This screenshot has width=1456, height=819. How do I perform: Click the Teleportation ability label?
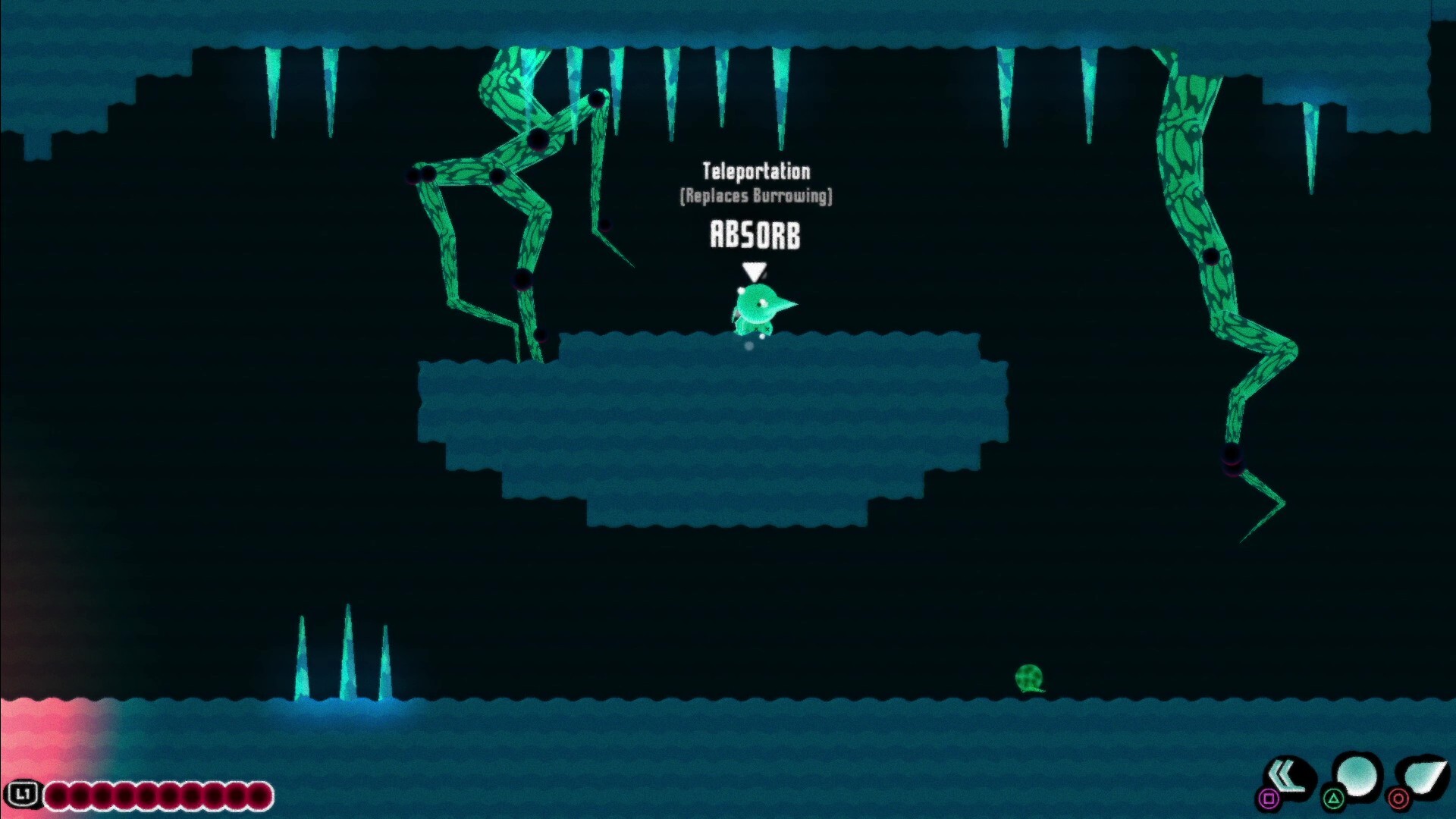(756, 172)
